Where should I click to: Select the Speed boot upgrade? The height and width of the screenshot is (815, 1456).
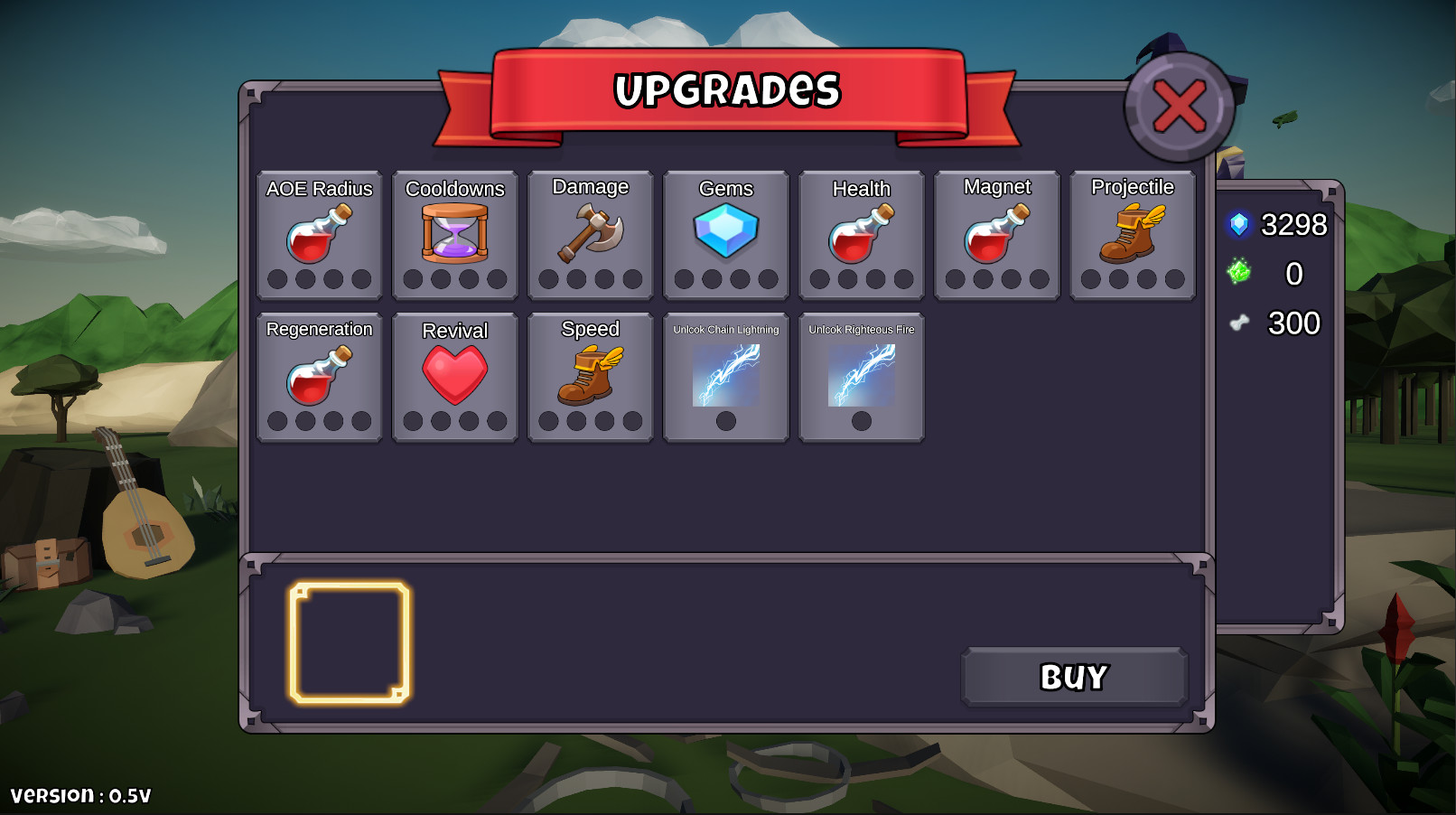(x=591, y=375)
